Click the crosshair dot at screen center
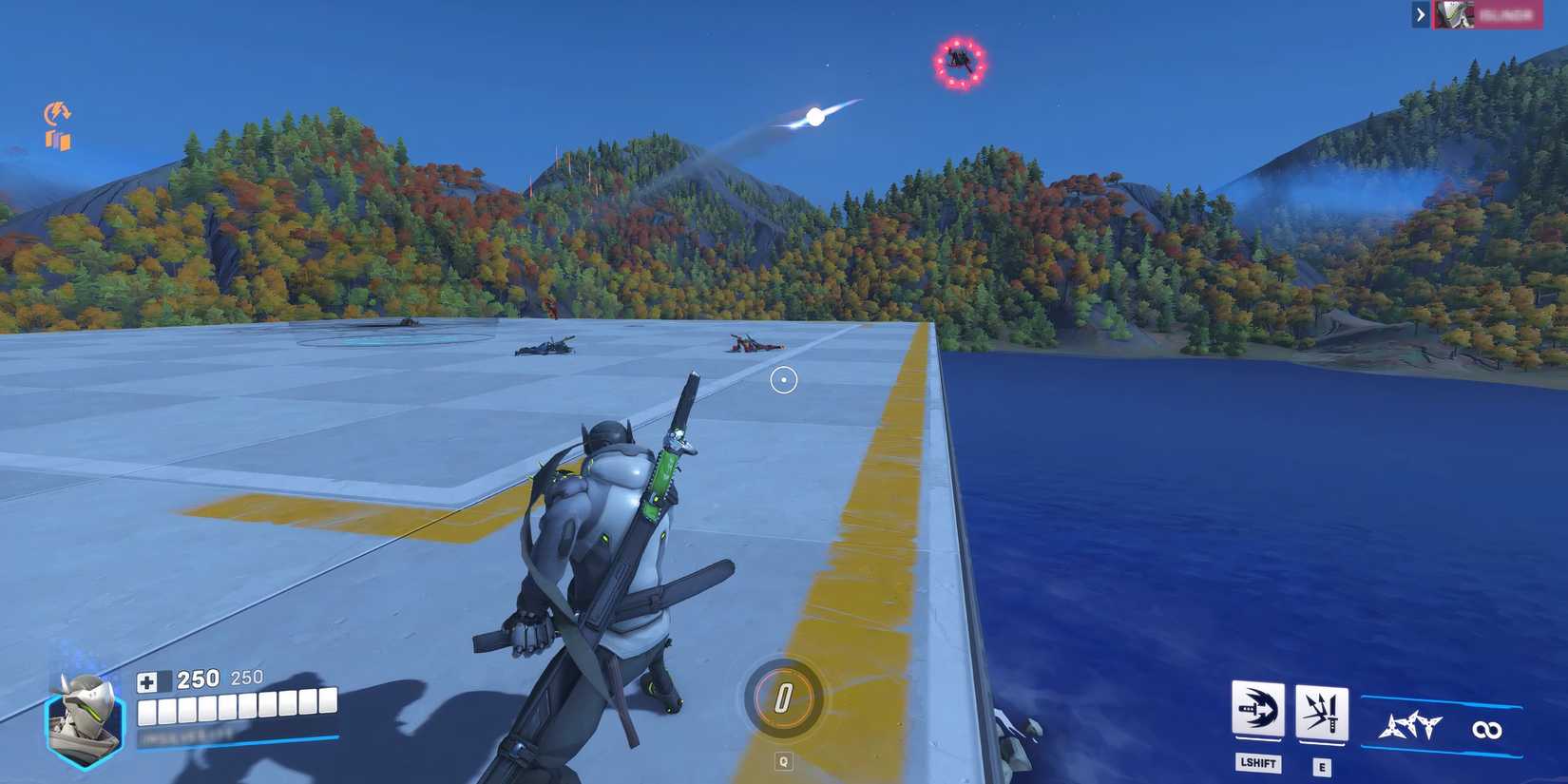This screenshot has height=784, width=1568. point(783,378)
